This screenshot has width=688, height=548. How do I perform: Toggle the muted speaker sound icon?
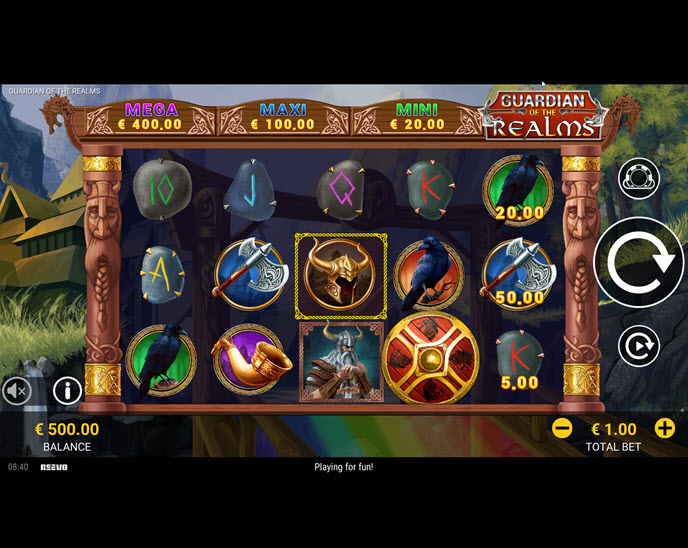[17, 390]
